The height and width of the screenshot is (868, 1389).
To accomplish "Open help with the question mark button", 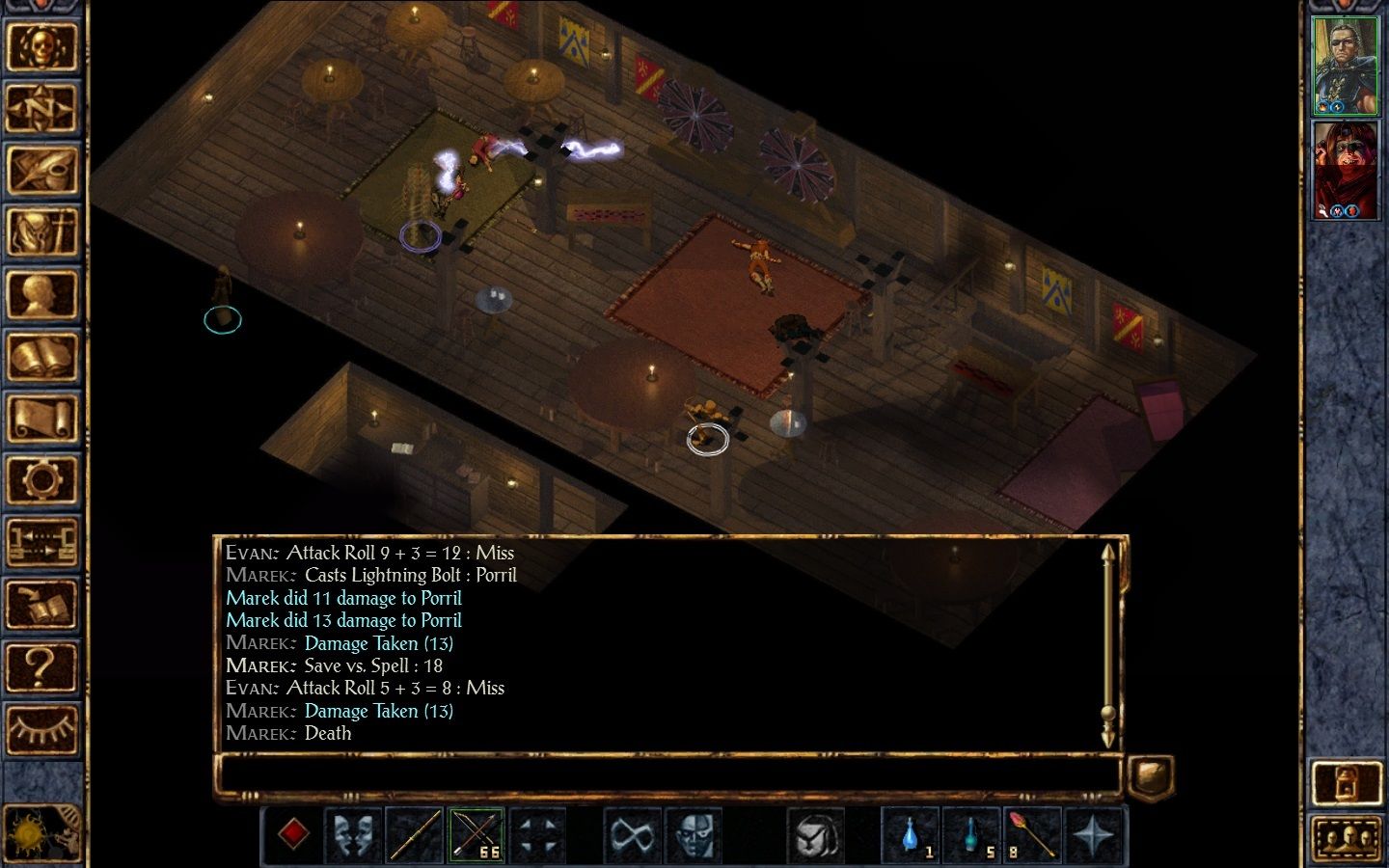I will pyautogui.click(x=41, y=666).
